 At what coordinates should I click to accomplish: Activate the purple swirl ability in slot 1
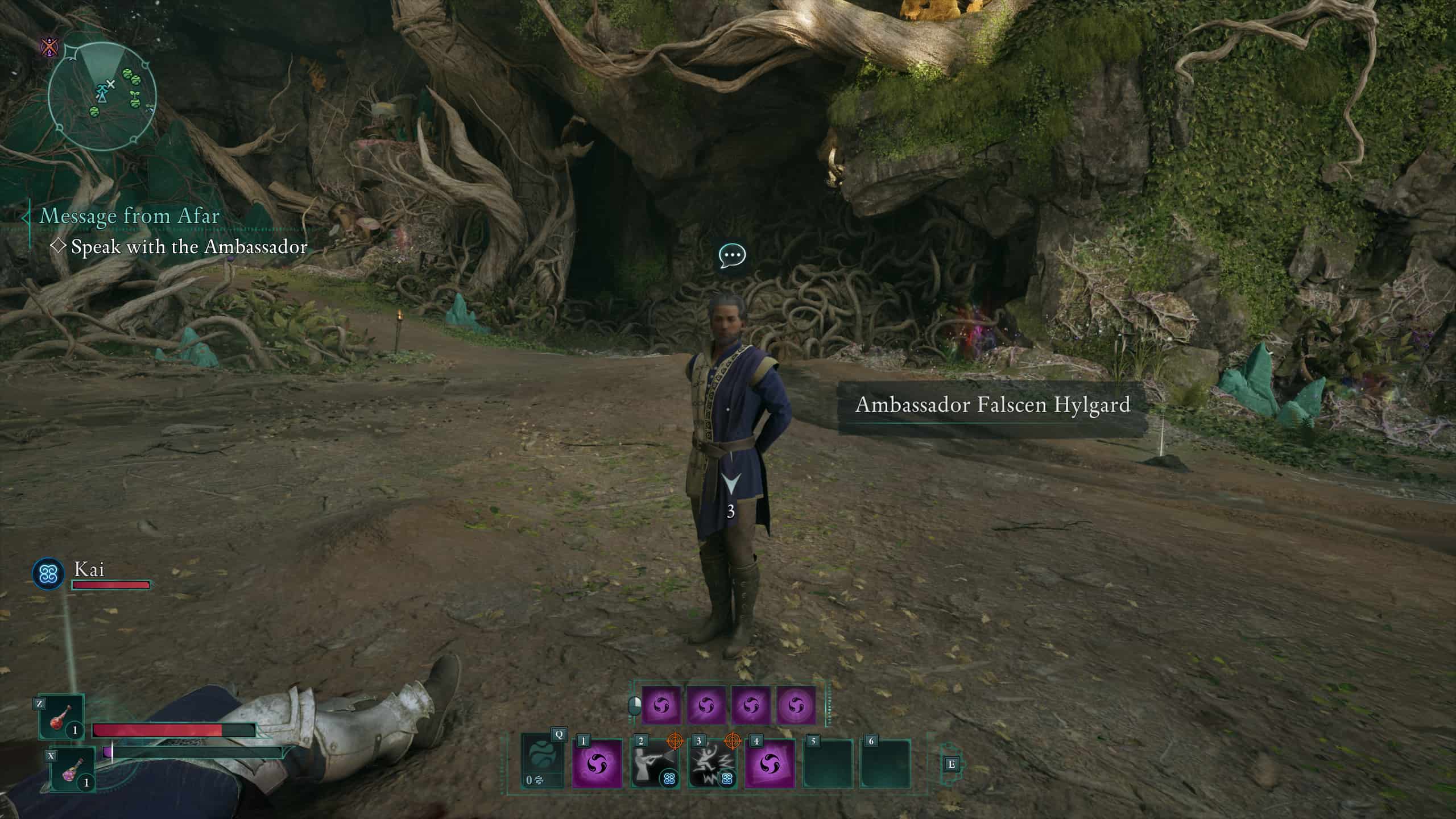coord(597,763)
